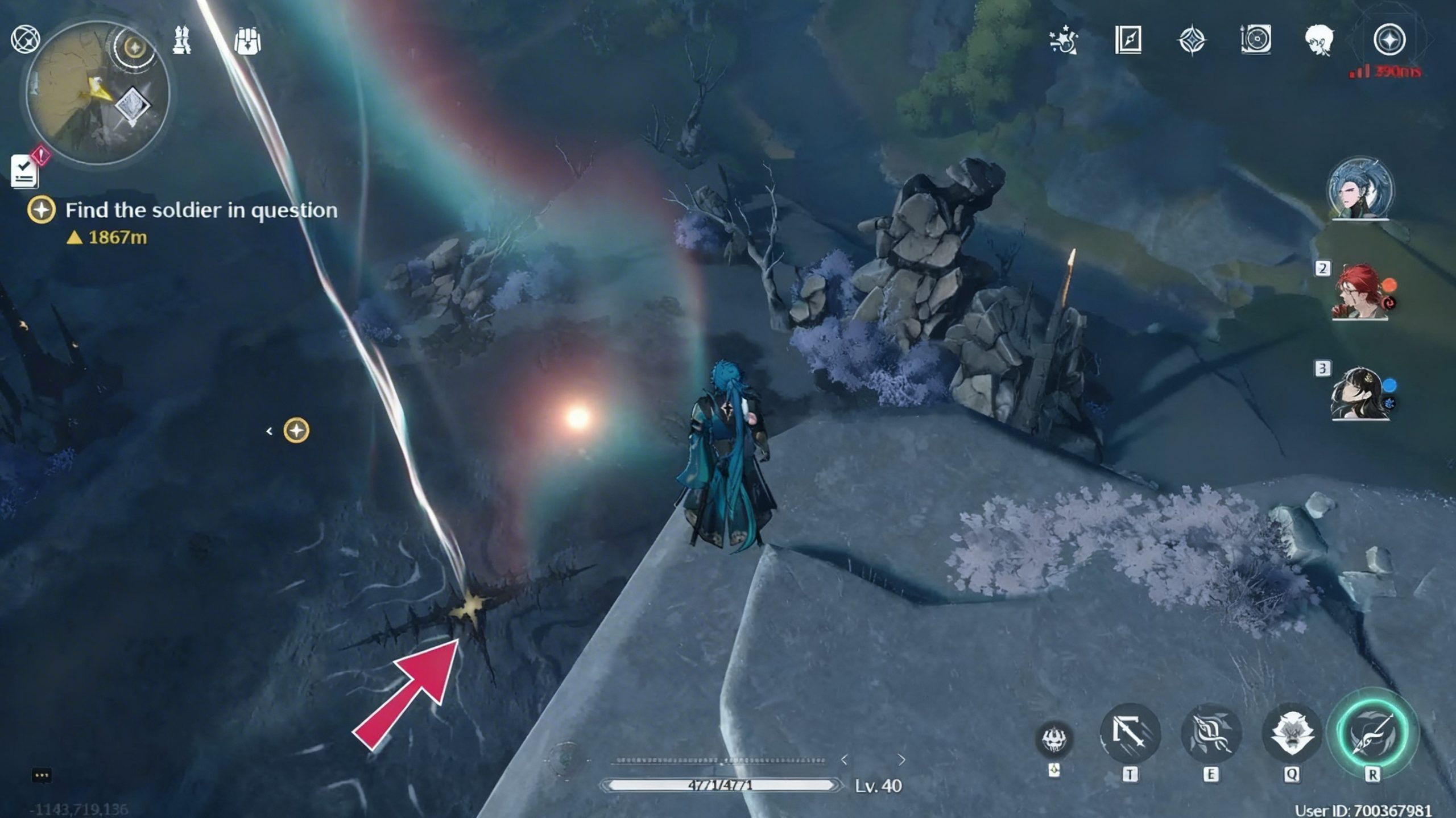The height and width of the screenshot is (818, 1456).
Task: Activate the grapple hook ability
Action: coord(1129,734)
